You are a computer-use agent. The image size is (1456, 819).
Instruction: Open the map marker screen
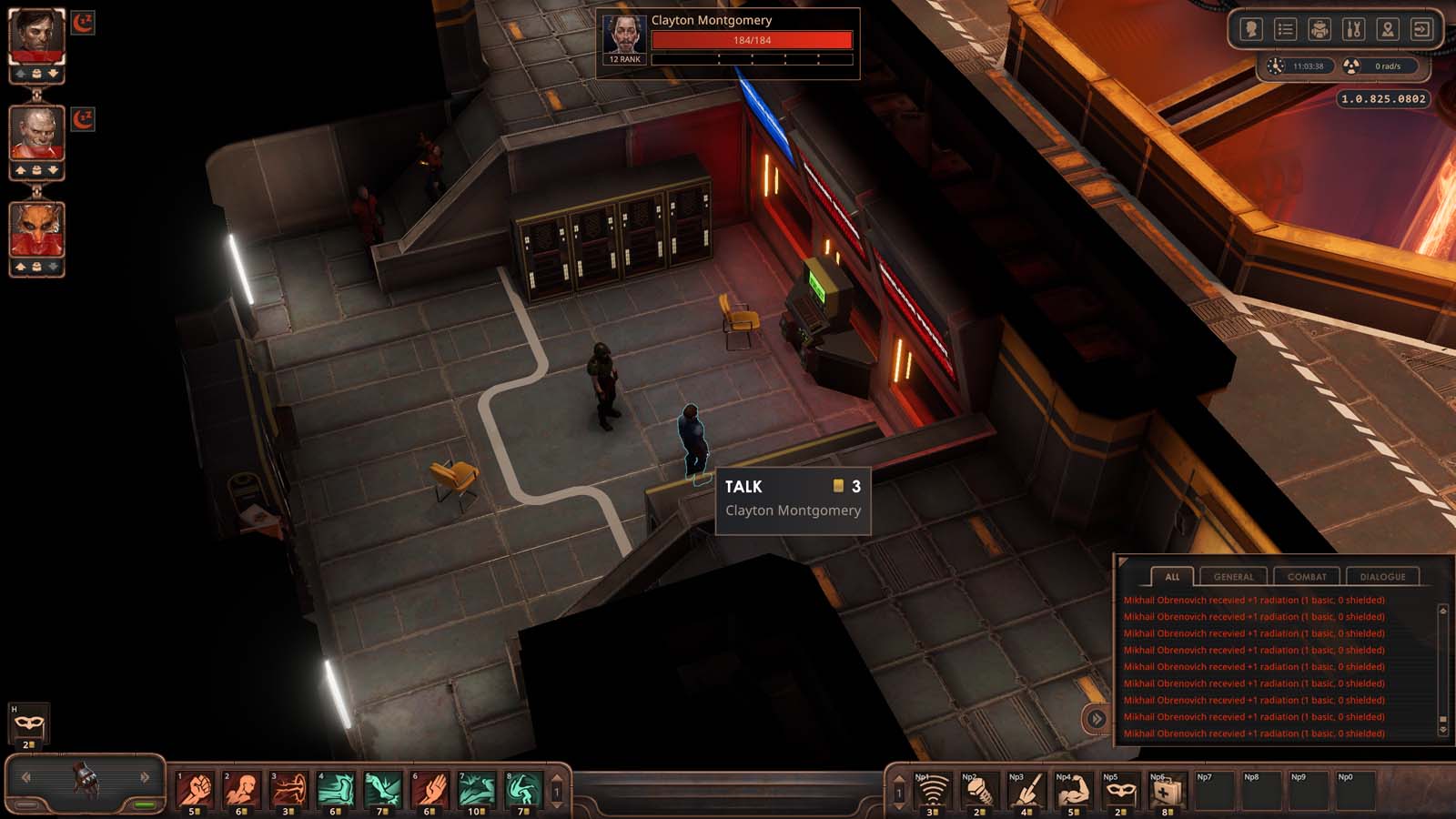(x=1387, y=30)
